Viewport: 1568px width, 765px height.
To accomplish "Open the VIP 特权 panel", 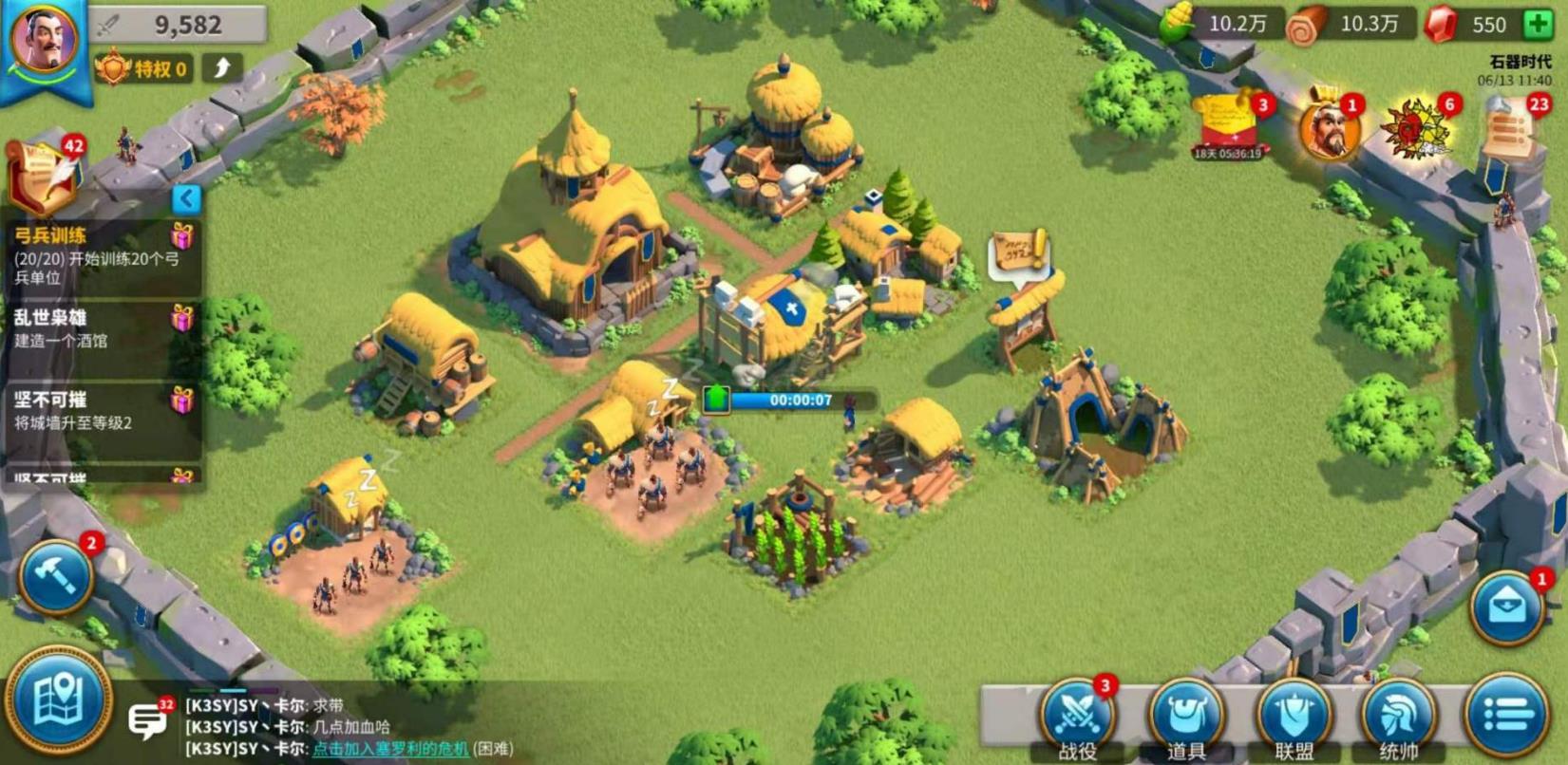I will point(144,68).
